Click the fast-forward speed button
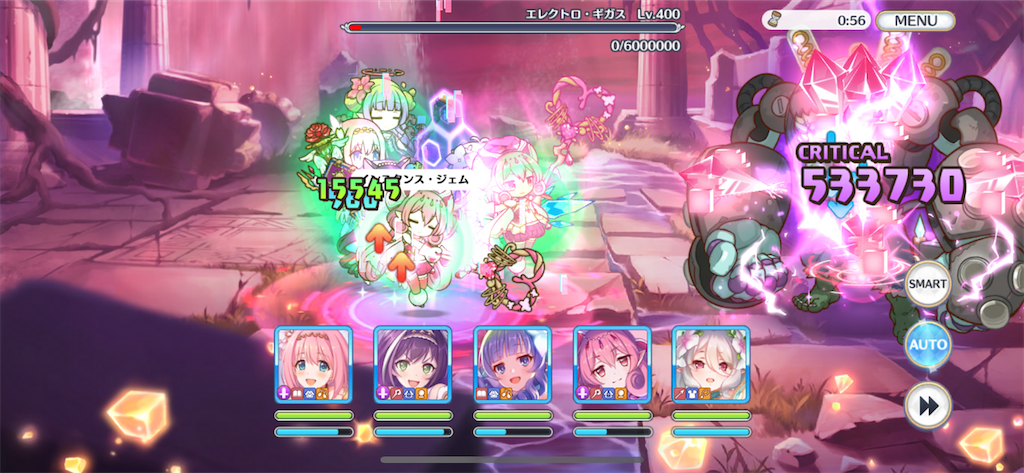The width and height of the screenshot is (1024, 473). (927, 407)
